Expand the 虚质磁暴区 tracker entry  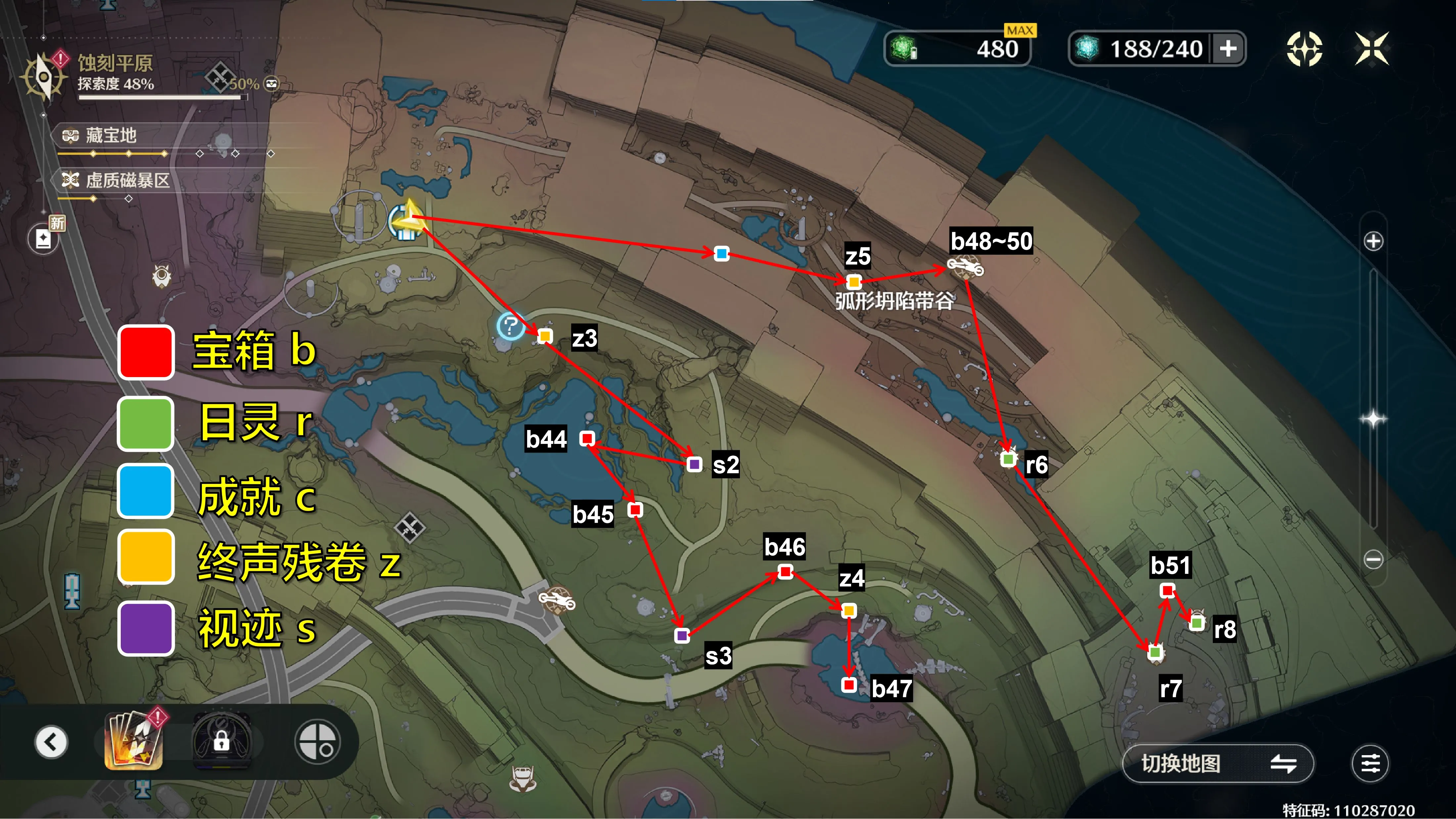pos(127,181)
